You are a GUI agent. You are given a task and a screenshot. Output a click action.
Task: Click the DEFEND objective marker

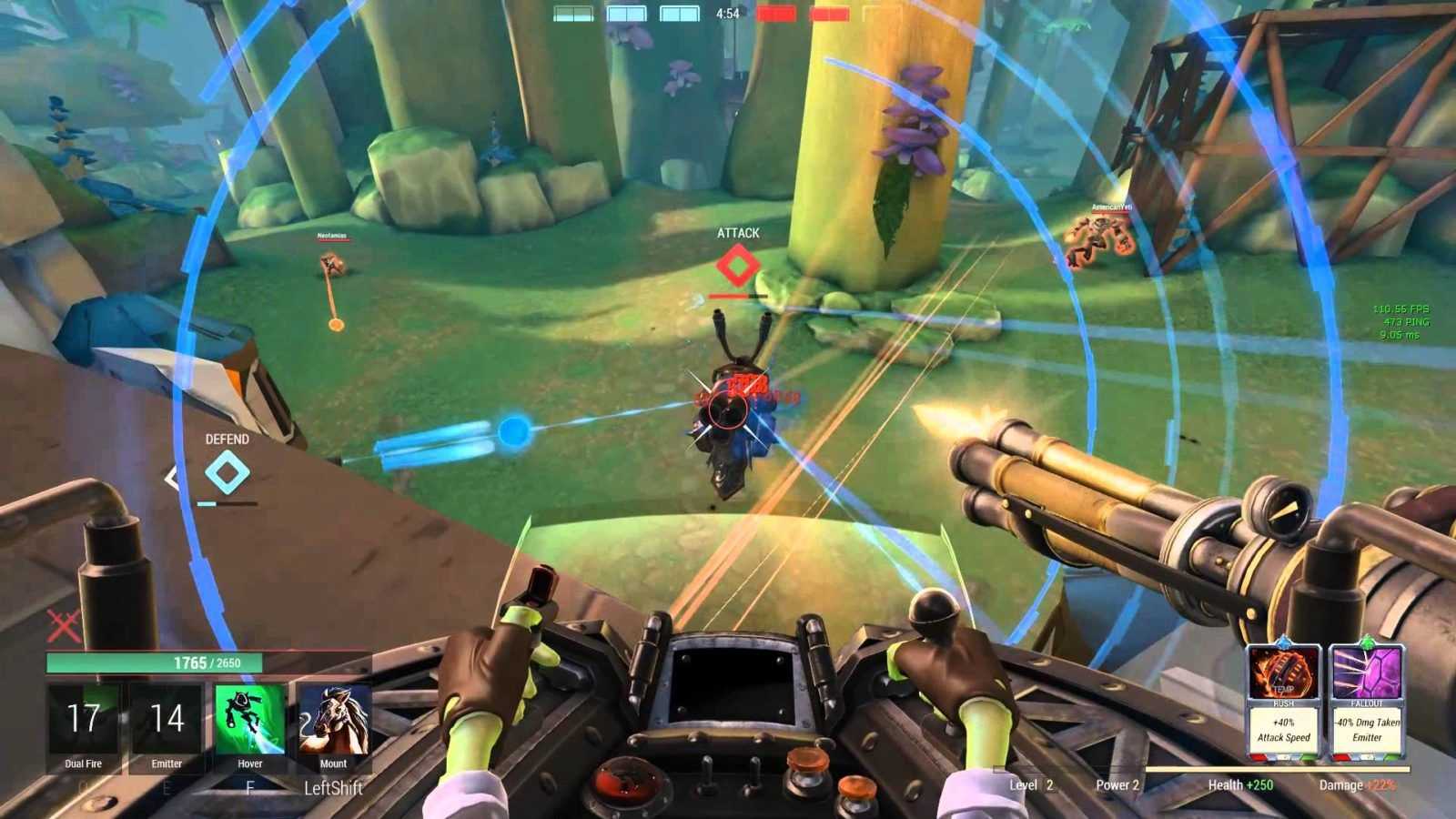[227, 473]
